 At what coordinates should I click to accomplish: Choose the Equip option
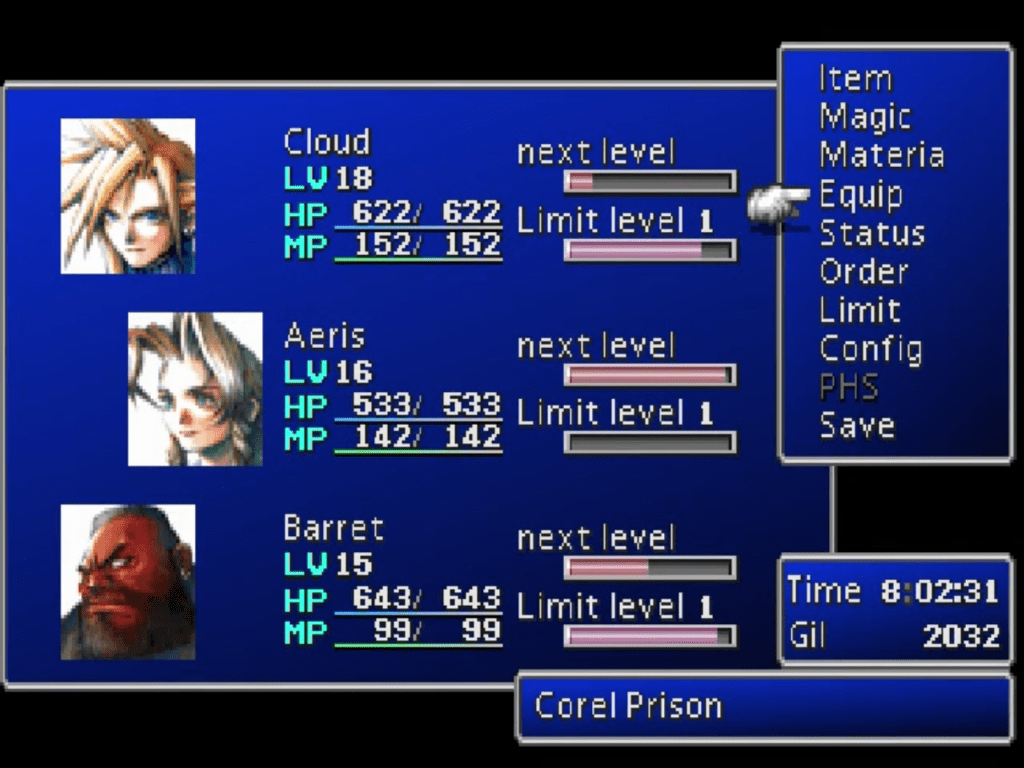[x=861, y=194]
